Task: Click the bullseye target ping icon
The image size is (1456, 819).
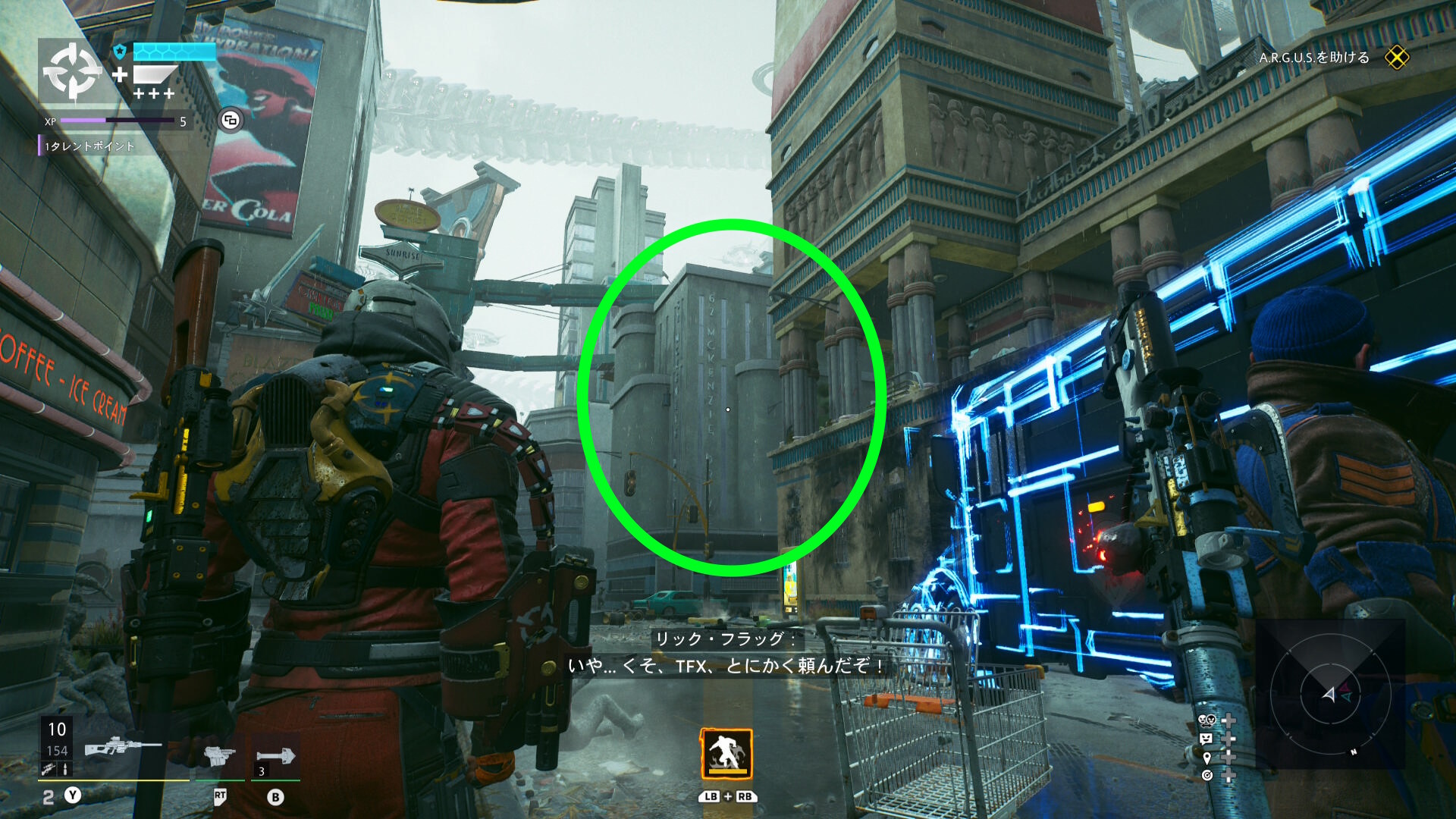Action: point(1207,775)
